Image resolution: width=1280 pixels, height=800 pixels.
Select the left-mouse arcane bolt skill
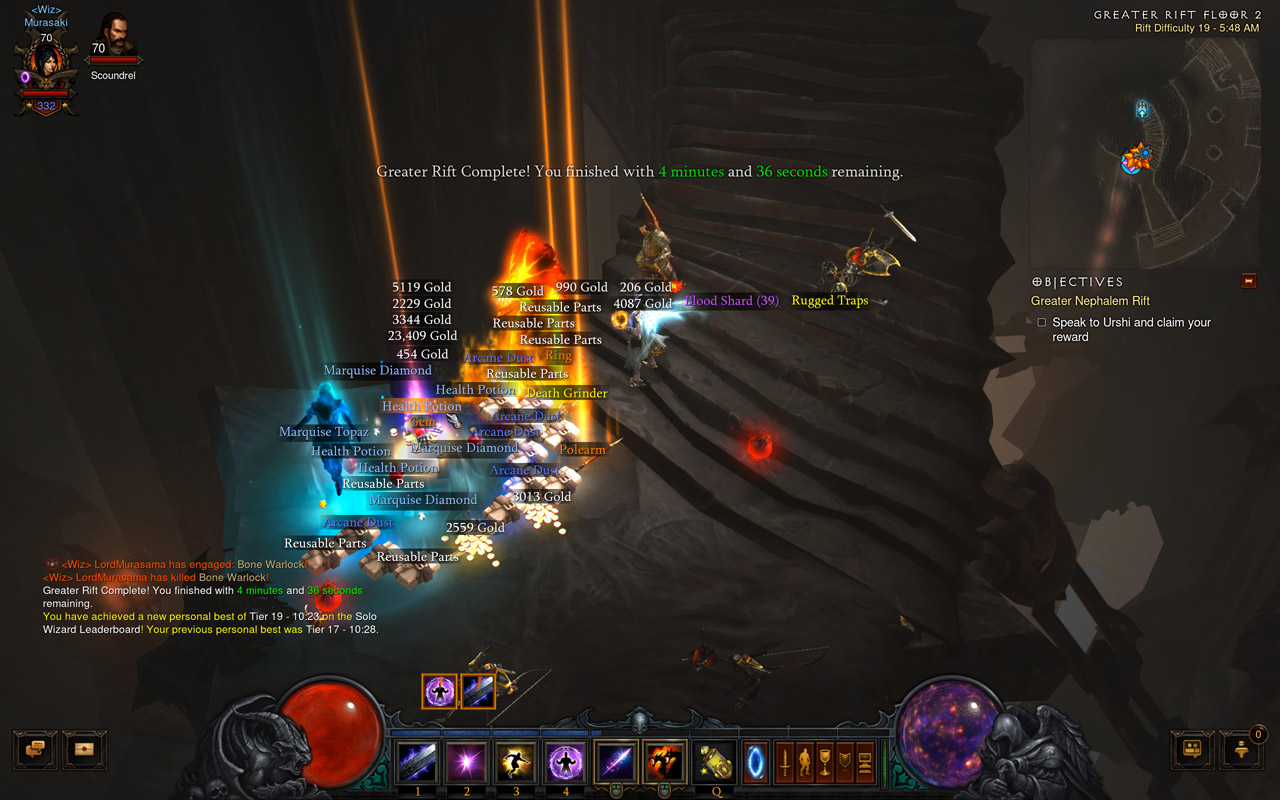click(x=615, y=763)
